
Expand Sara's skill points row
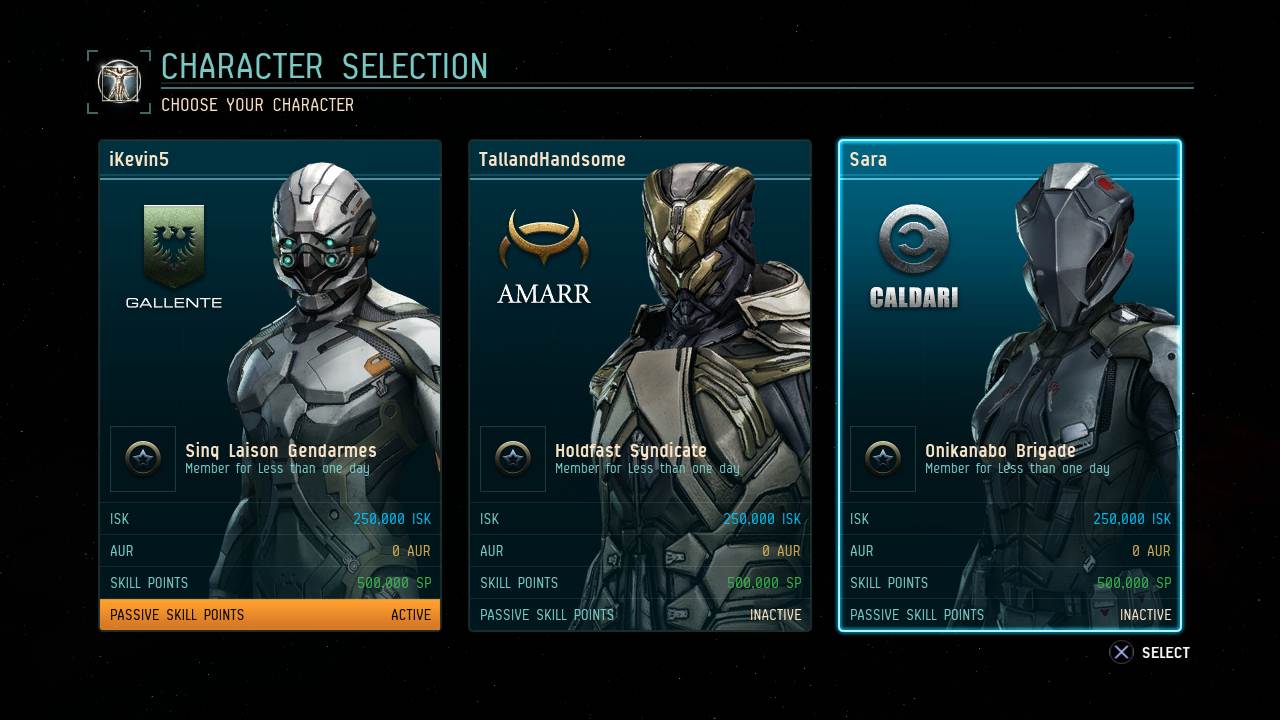click(x=1010, y=583)
